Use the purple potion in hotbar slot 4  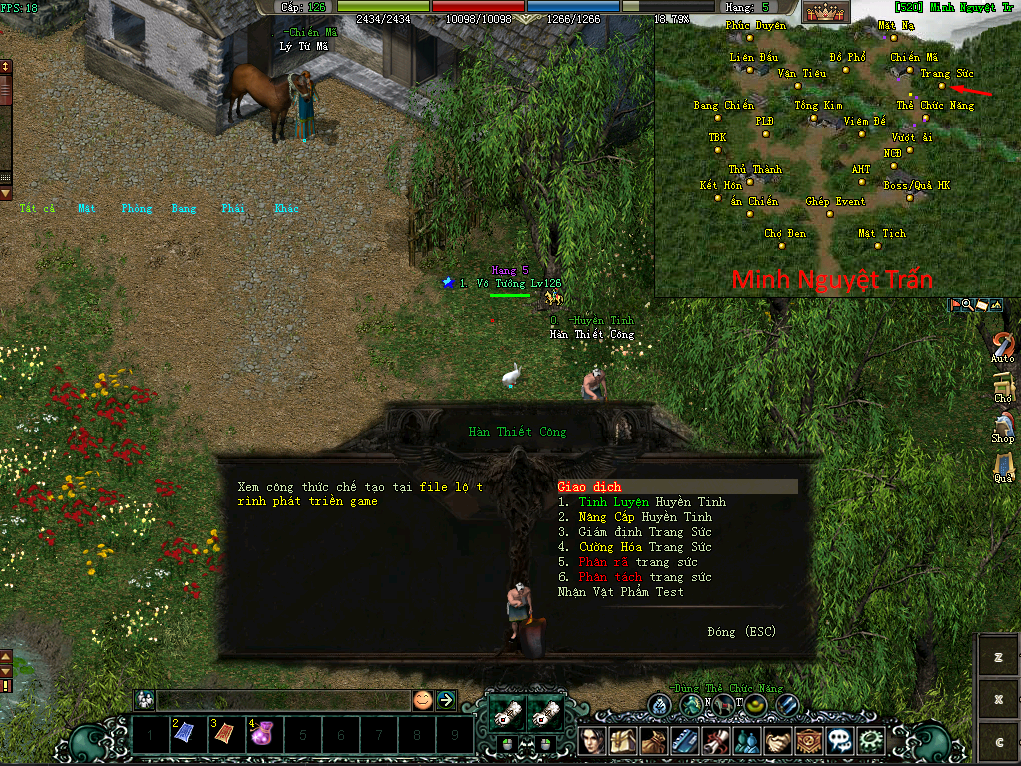[x=265, y=737]
